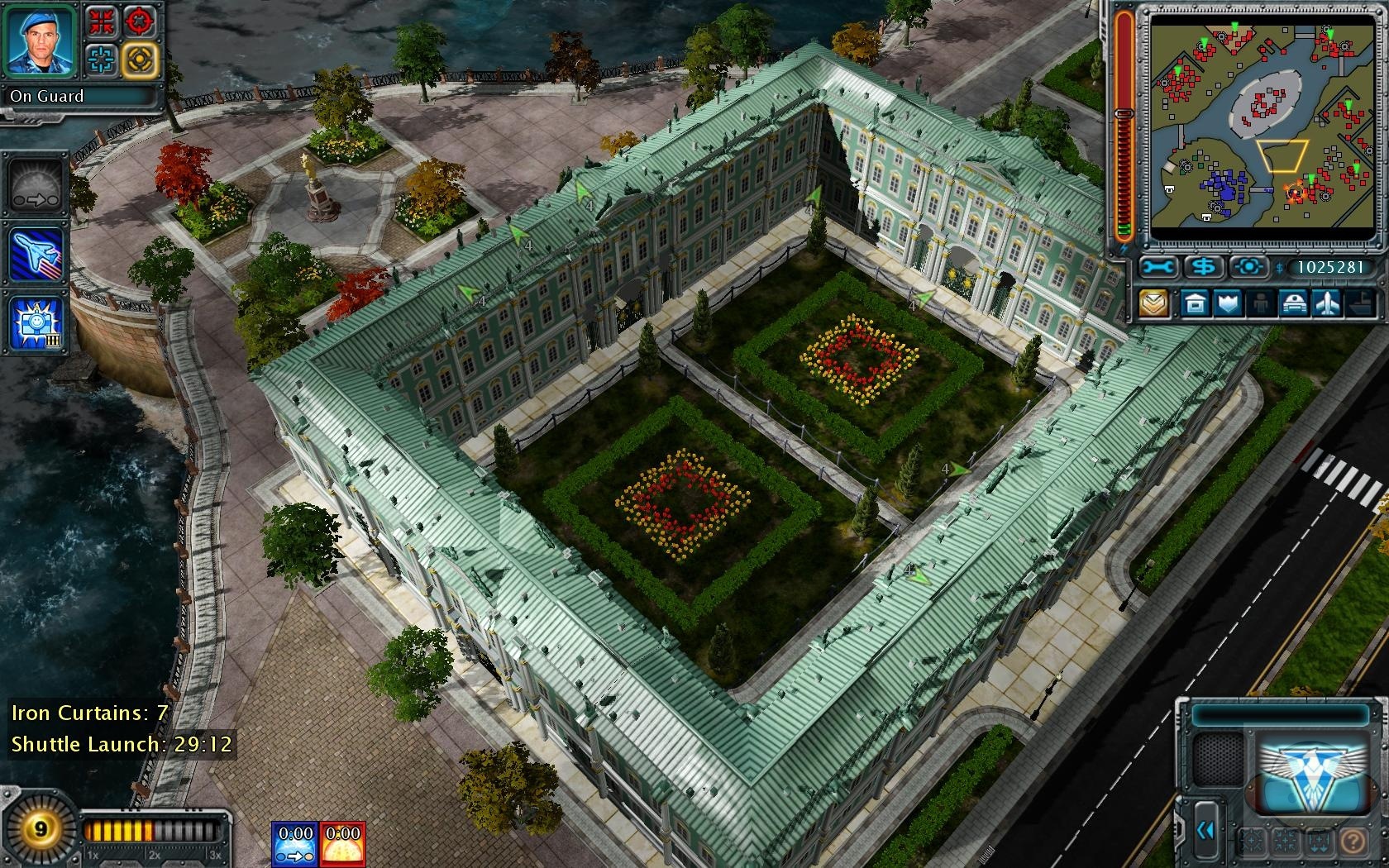Open the gold chevron rank tab

[x=1154, y=303]
